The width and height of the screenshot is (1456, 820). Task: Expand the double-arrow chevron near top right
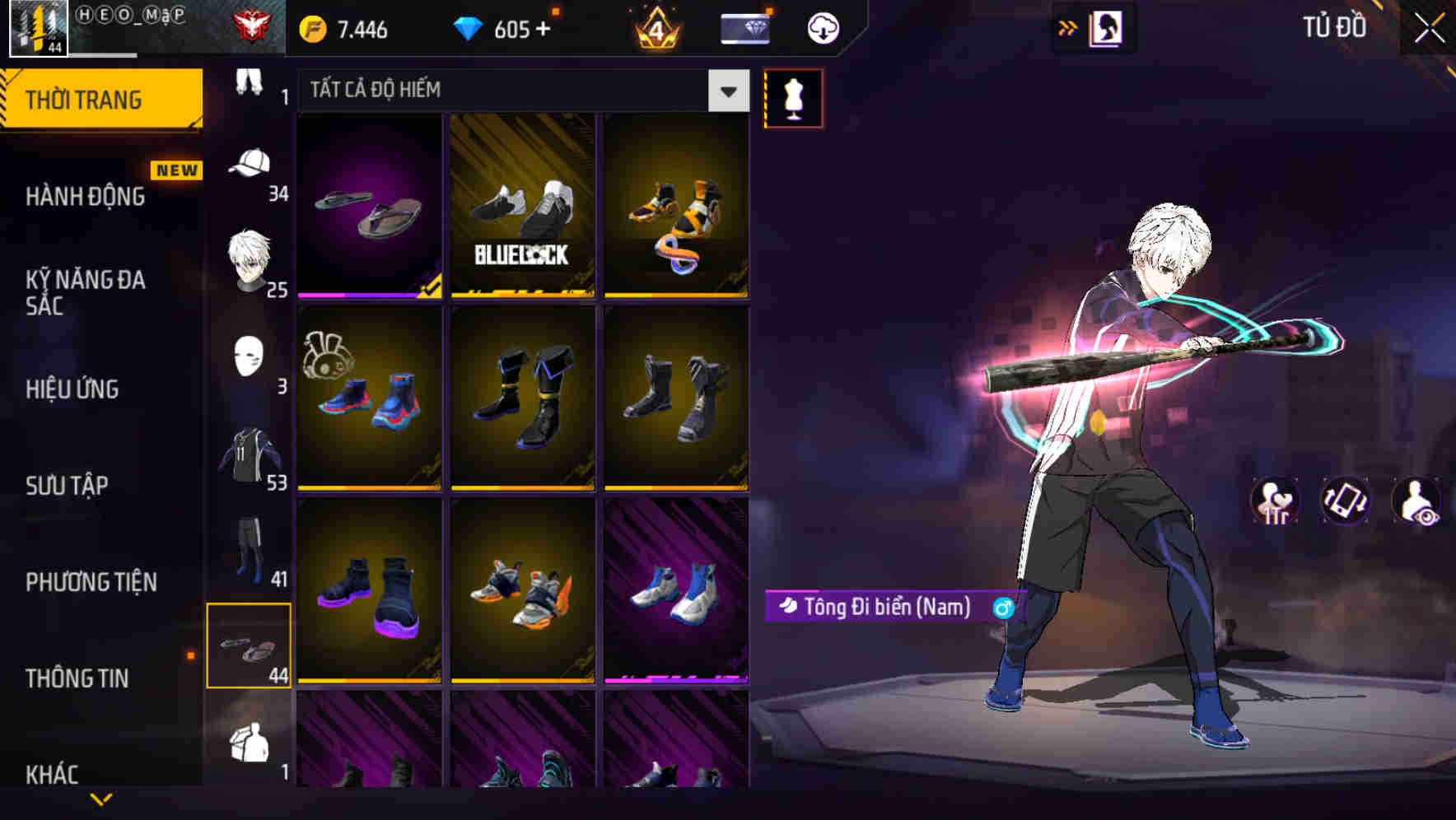click(x=1066, y=26)
